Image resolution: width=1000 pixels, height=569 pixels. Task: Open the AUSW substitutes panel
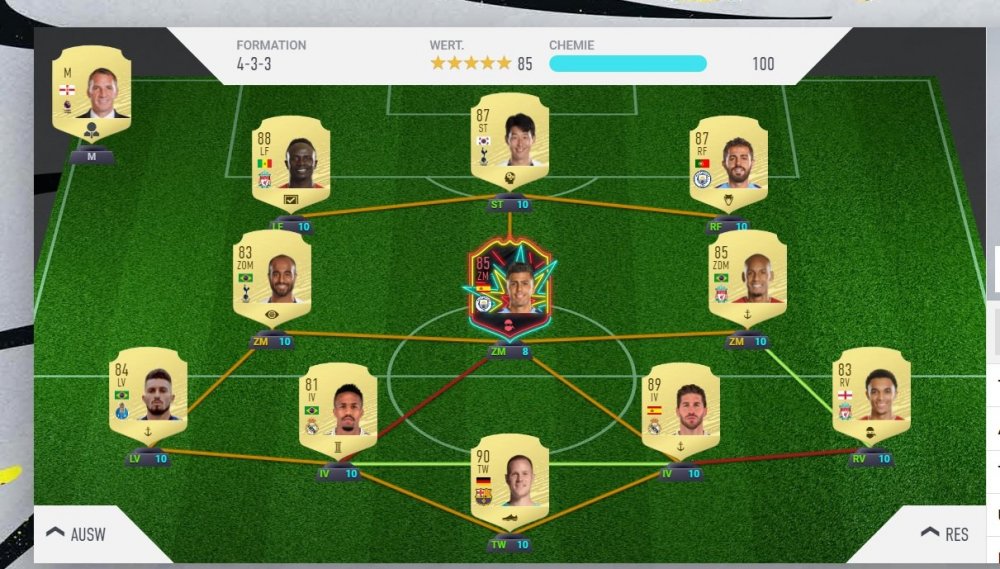[x=76, y=534]
